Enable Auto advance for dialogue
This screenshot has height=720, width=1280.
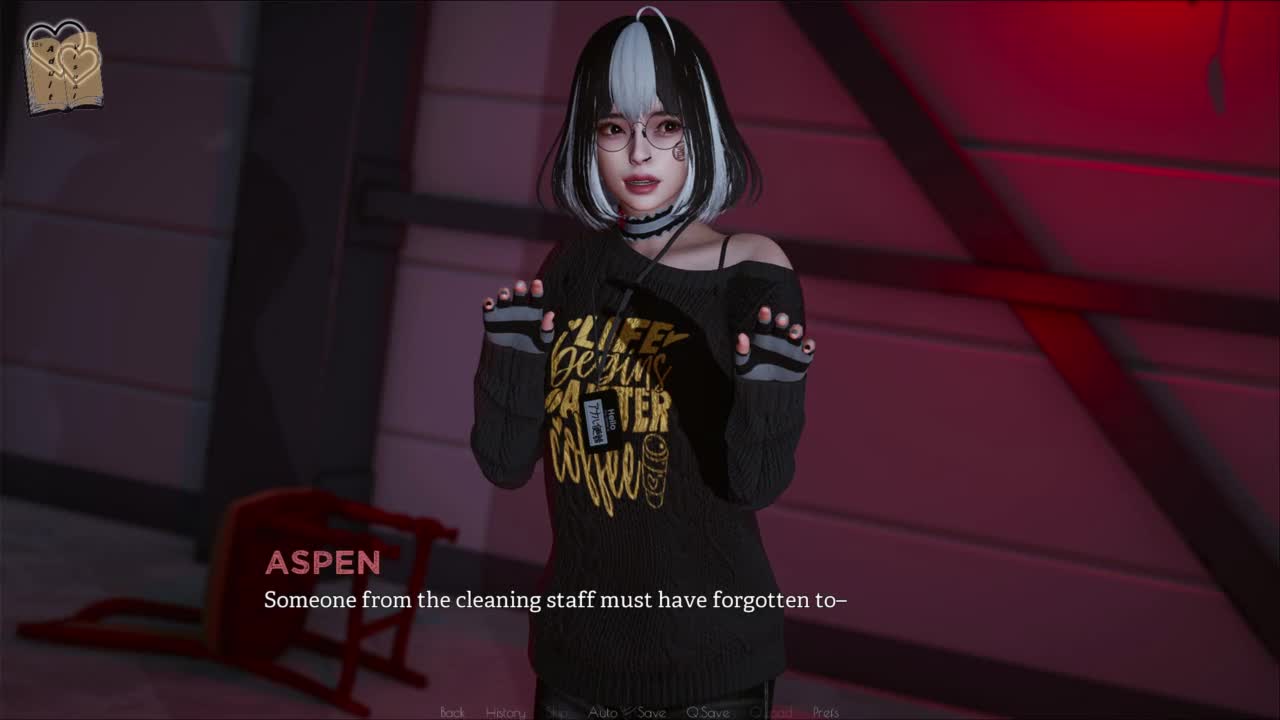coord(602,712)
